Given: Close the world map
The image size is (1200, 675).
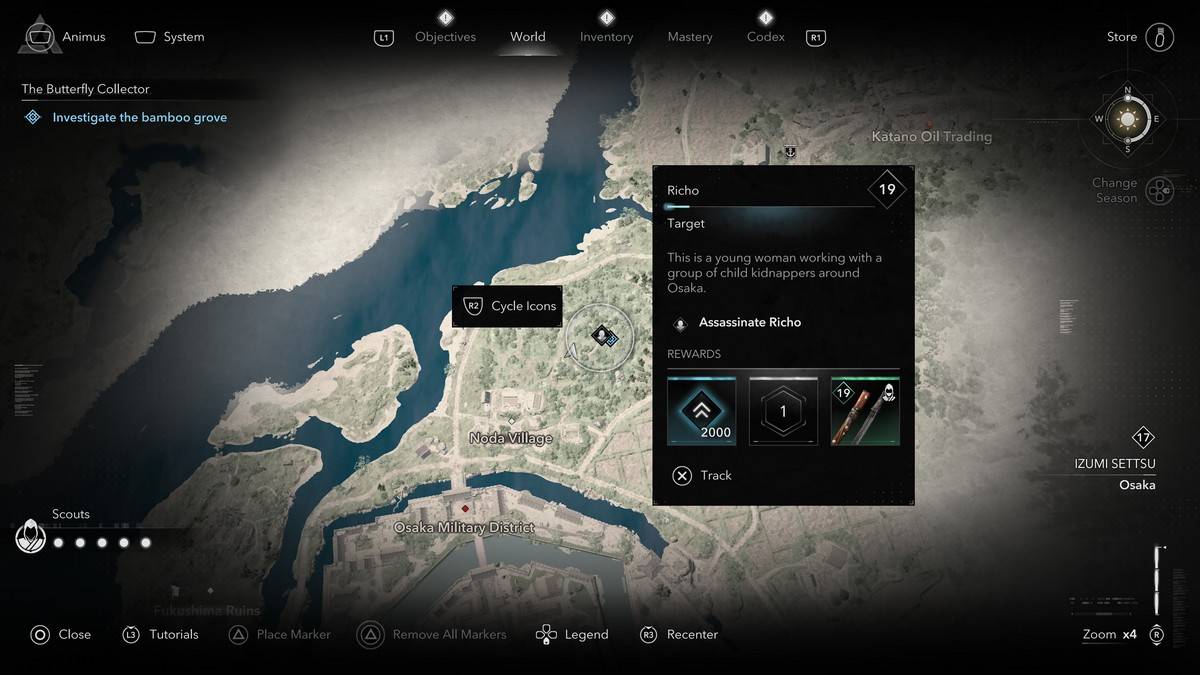Looking at the screenshot, I should (x=62, y=634).
